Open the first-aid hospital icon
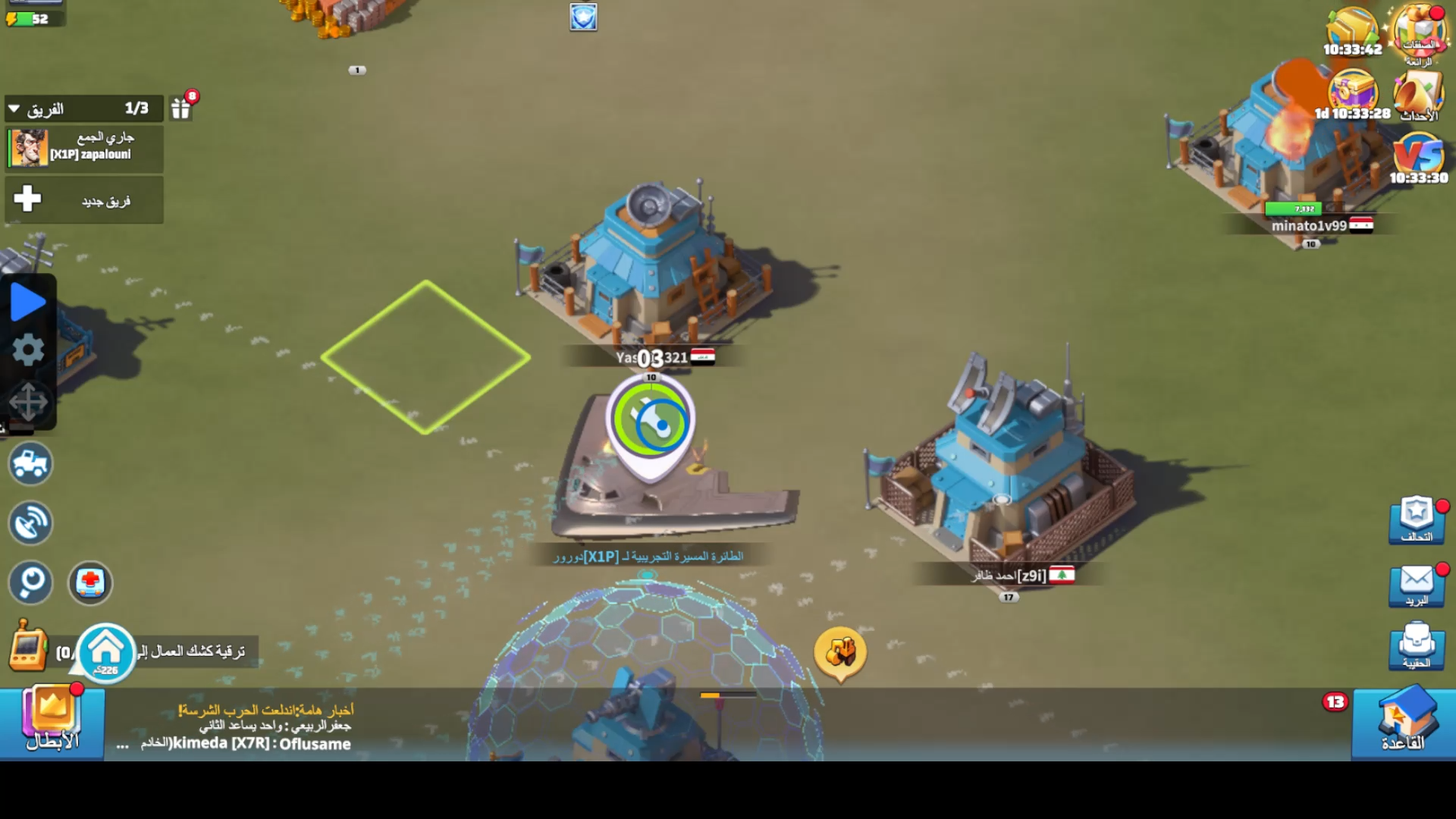This screenshot has width=1456, height=819. pyautogui.click(x=90, y=583)
